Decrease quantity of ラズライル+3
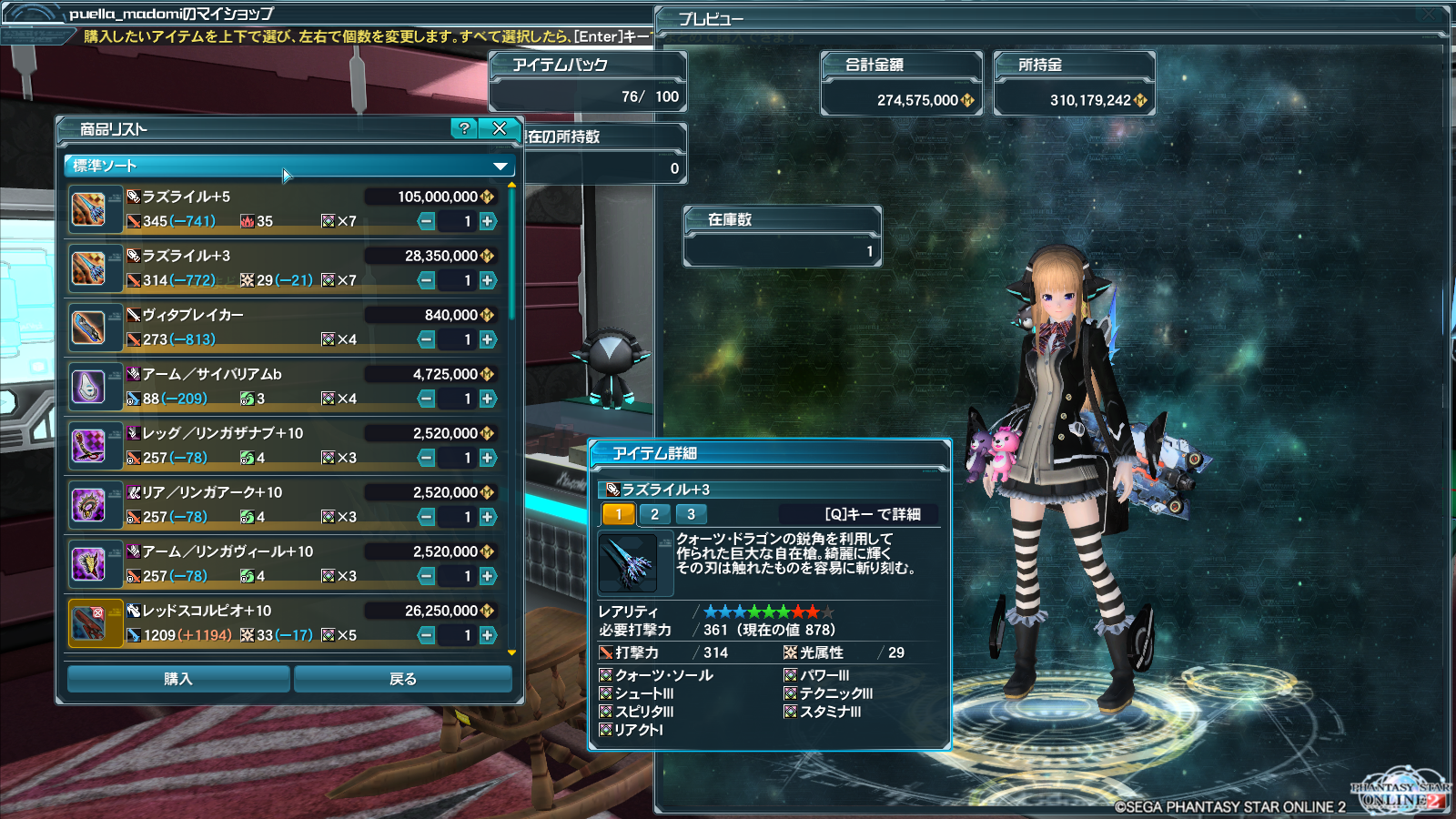1456x819 pixels. (426, 280)
